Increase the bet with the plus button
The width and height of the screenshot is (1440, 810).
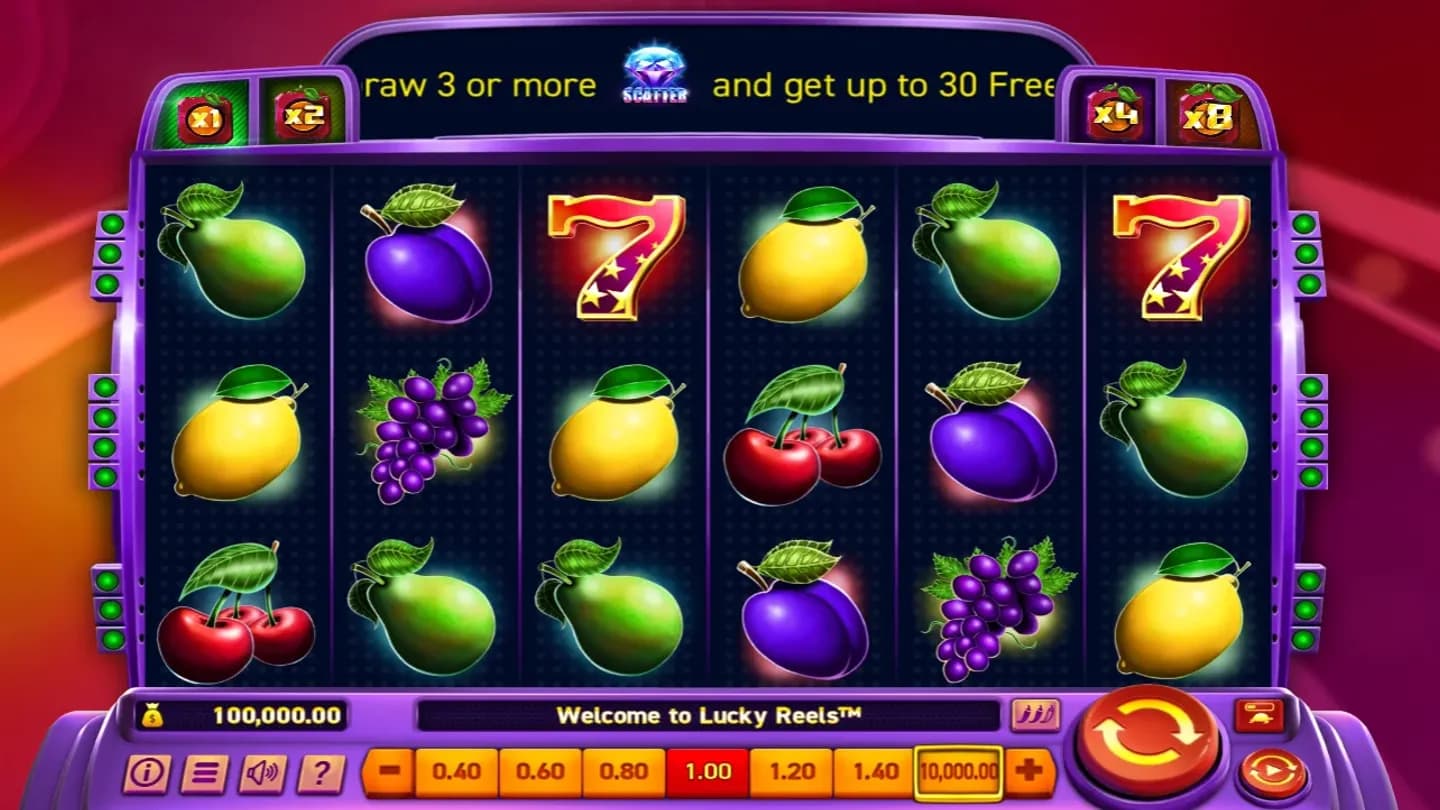(x=1030, y=770)
